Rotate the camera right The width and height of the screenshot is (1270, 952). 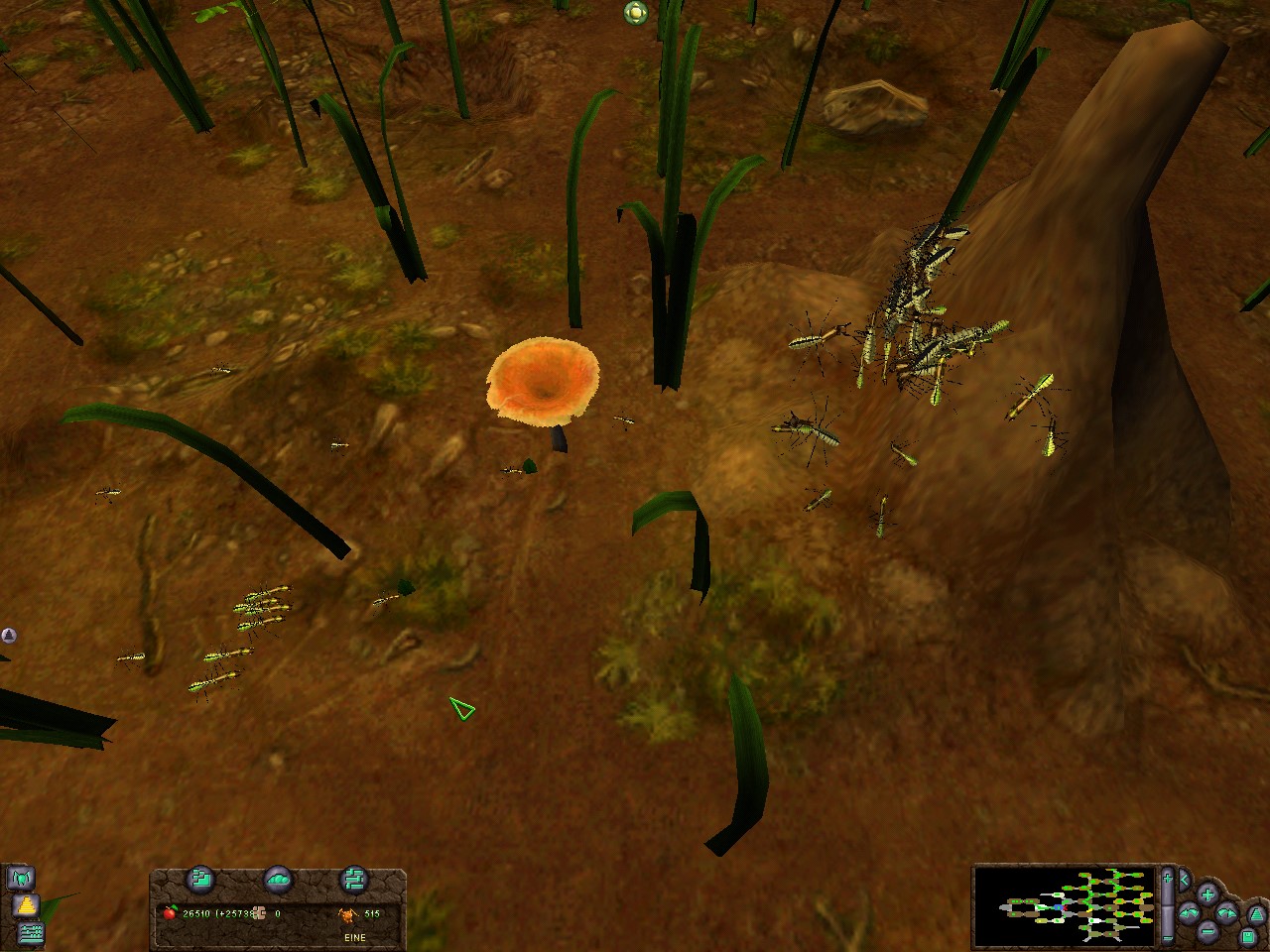(1226, 912)
